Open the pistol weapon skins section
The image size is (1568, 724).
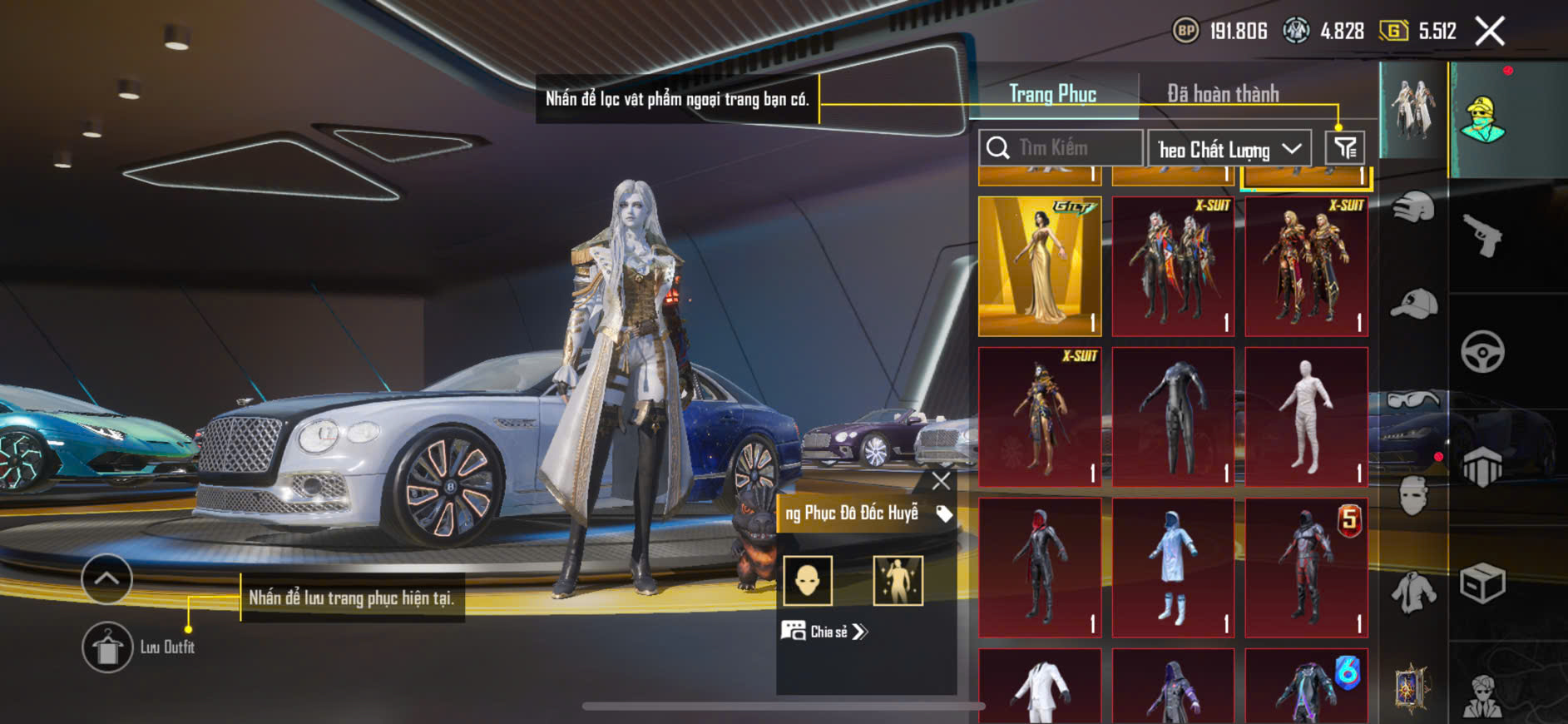click(1482, 236)
